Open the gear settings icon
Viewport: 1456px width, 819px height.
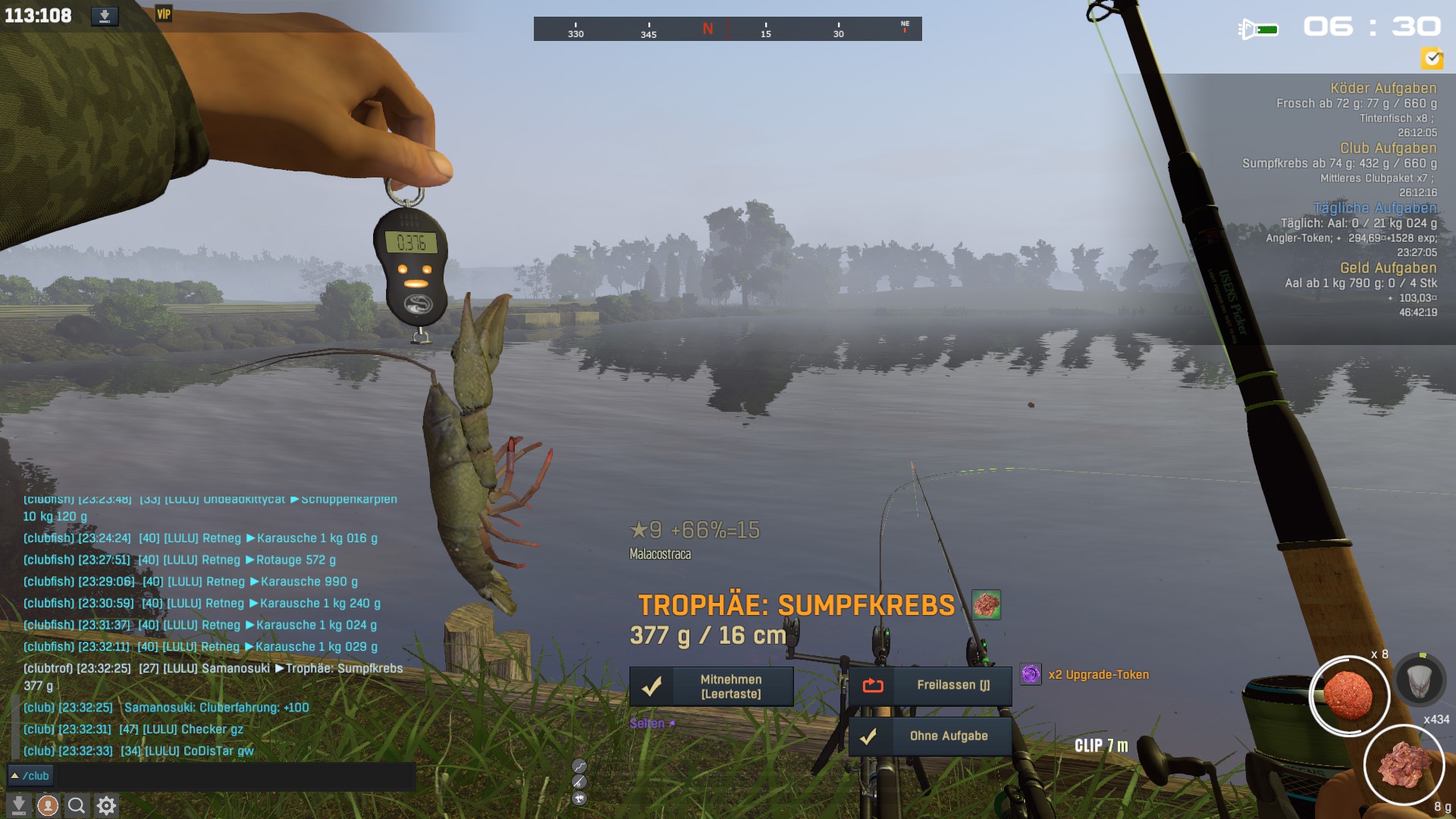tap(106, 805)
